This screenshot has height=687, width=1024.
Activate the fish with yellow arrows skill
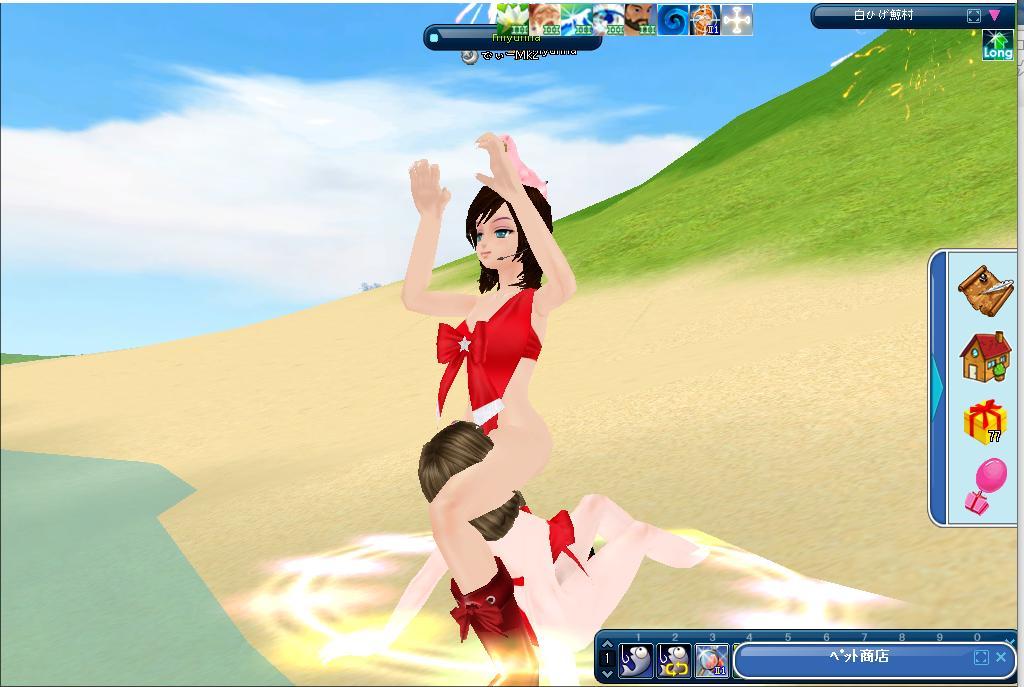[x=674, y=660]
